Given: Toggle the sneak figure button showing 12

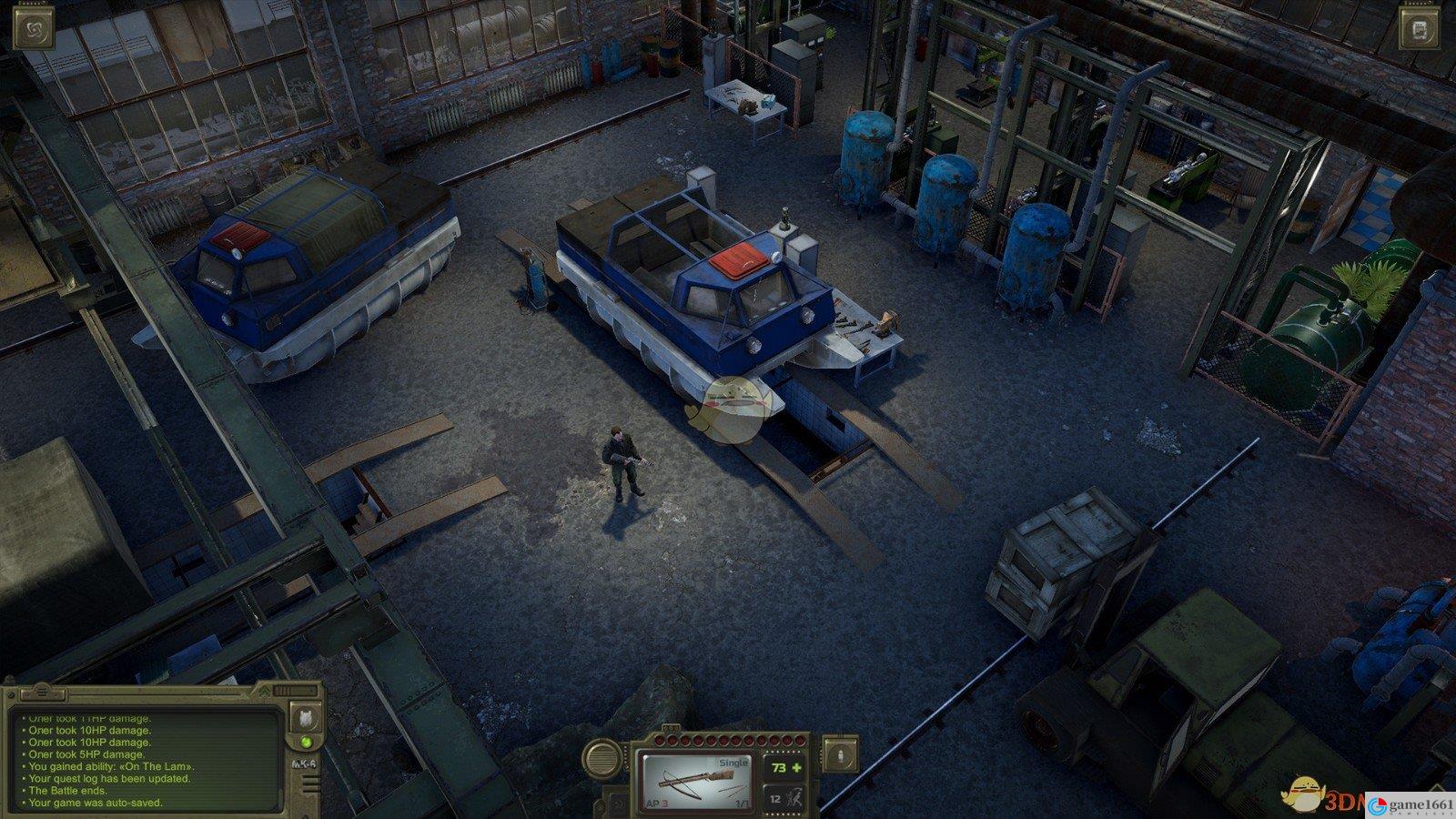Looking at the screenshot, I should click(783, 798).
